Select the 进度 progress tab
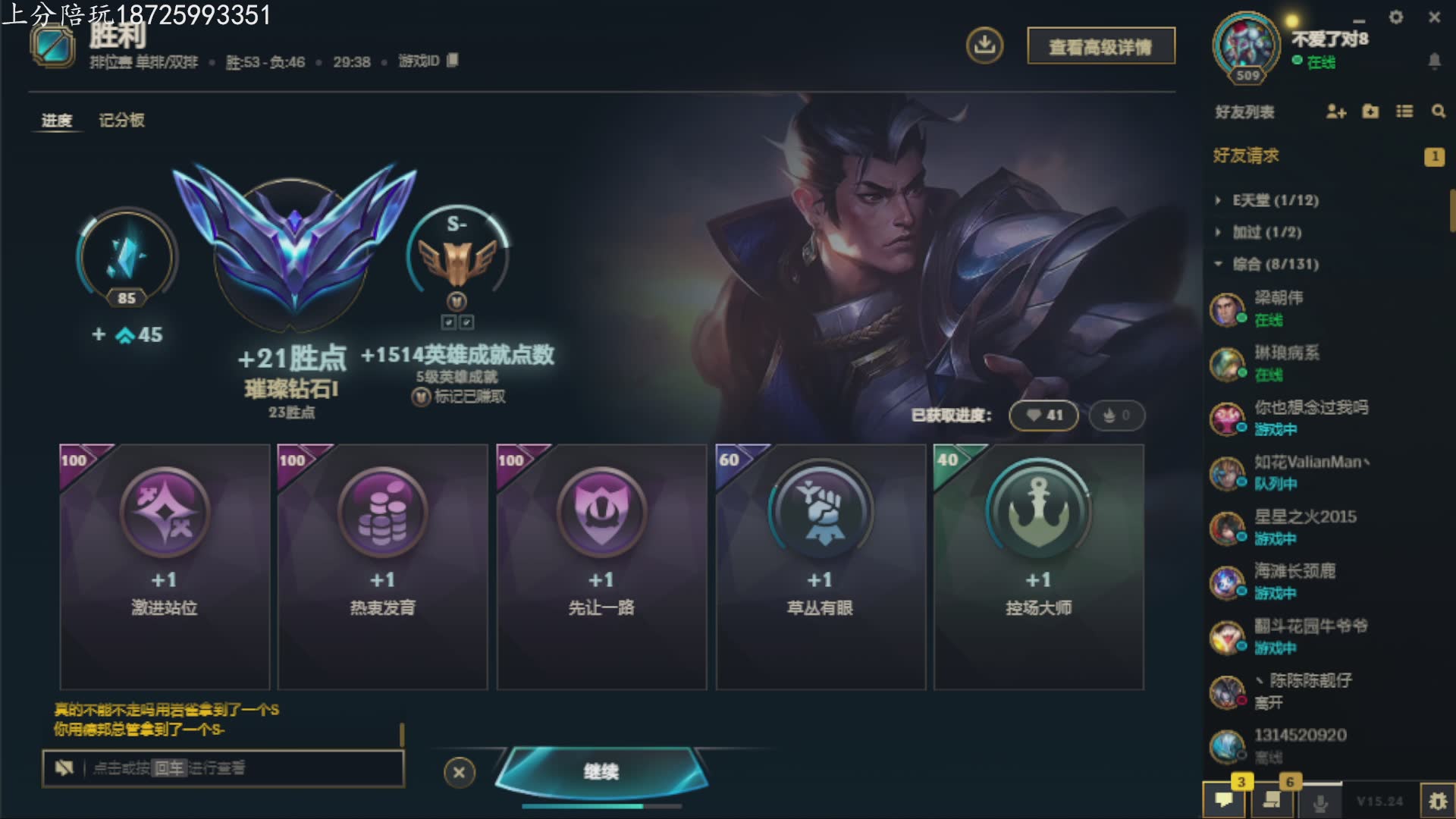This screenshot has width=1456, height=819. point(57,120)
